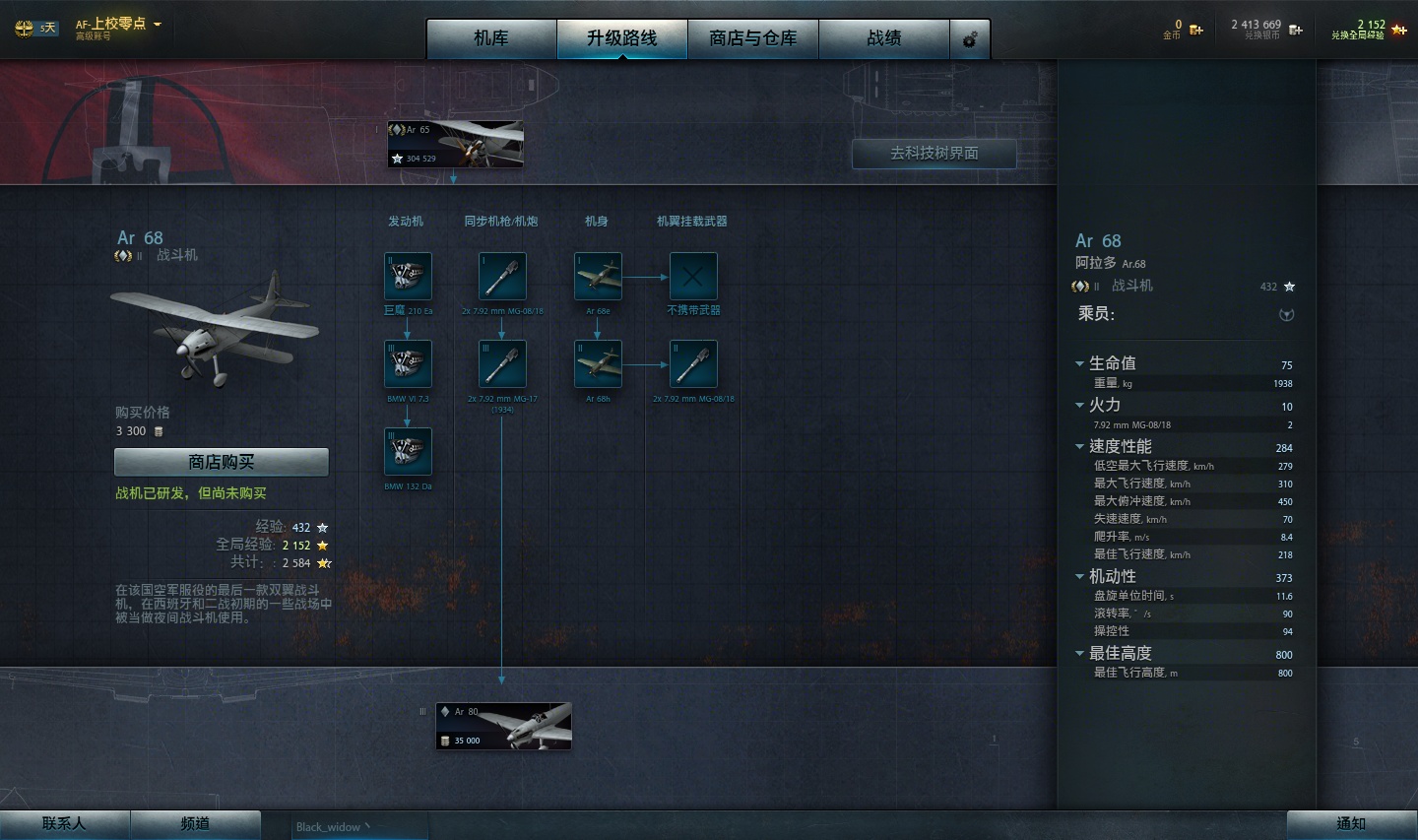The width and height of the screenshot is (1418, 840).
Task: Open the gear settings tab beside 战绩
Action: pos(970,38)
